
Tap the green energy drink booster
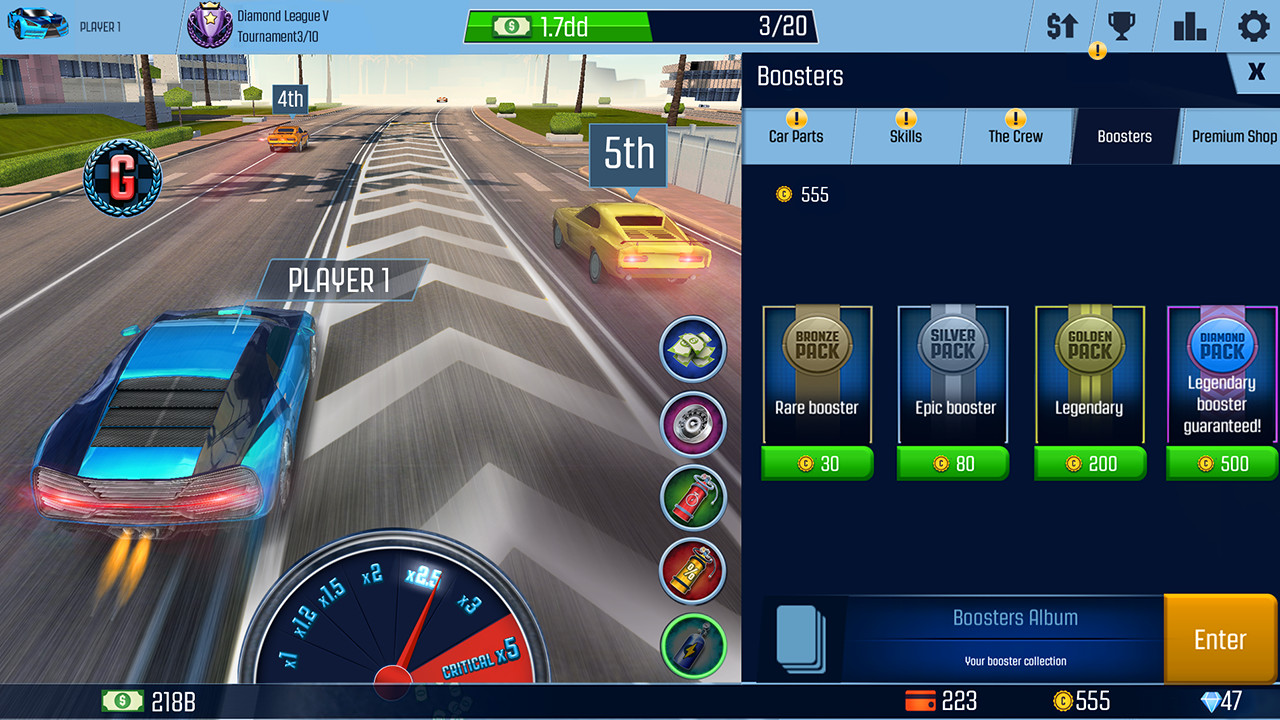click(693, 645)
